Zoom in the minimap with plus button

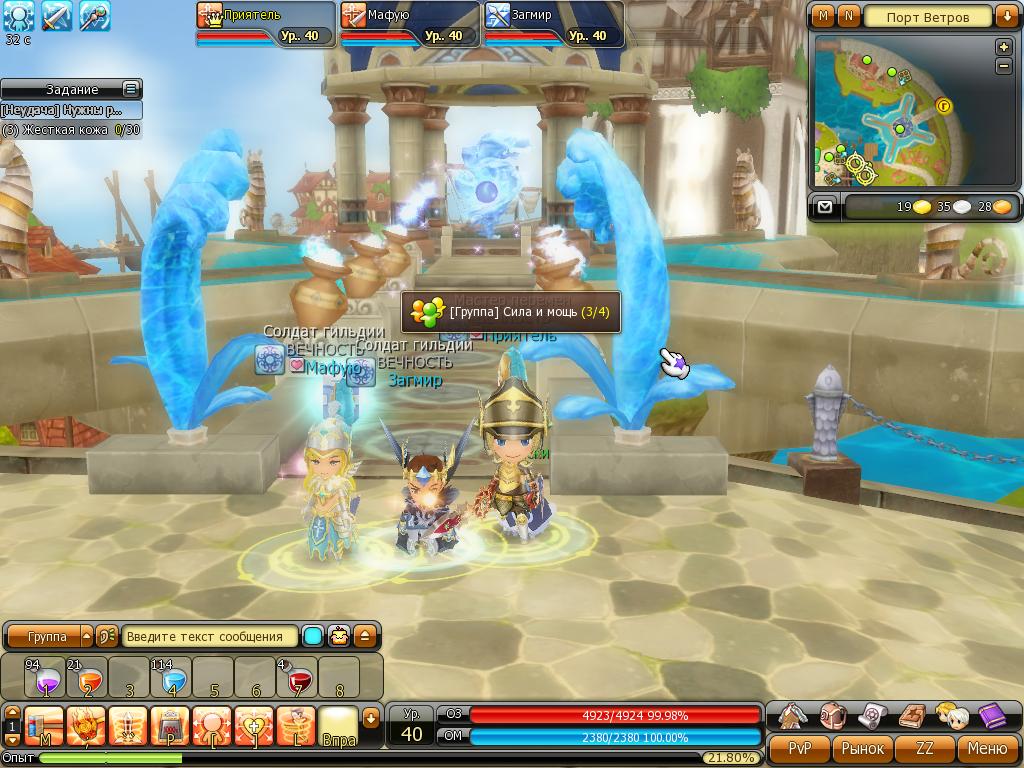[1004, 47]
